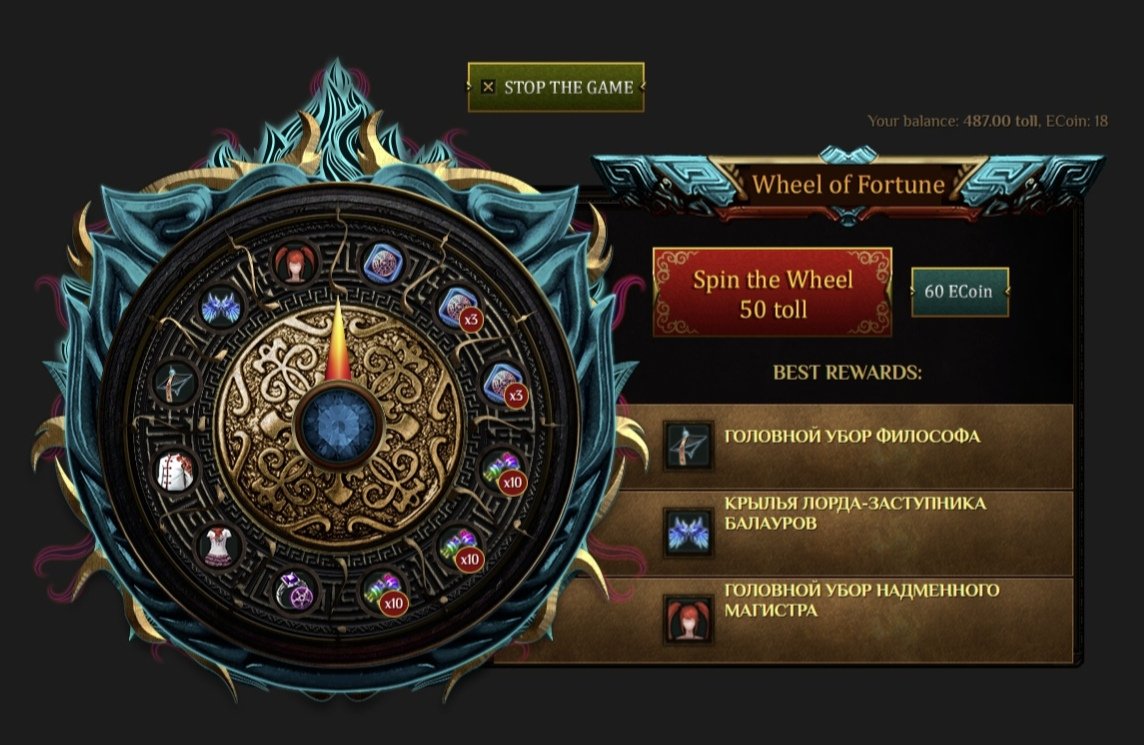
Task: Click the white coat prize on the wheel
Action: tap(176, 469)
